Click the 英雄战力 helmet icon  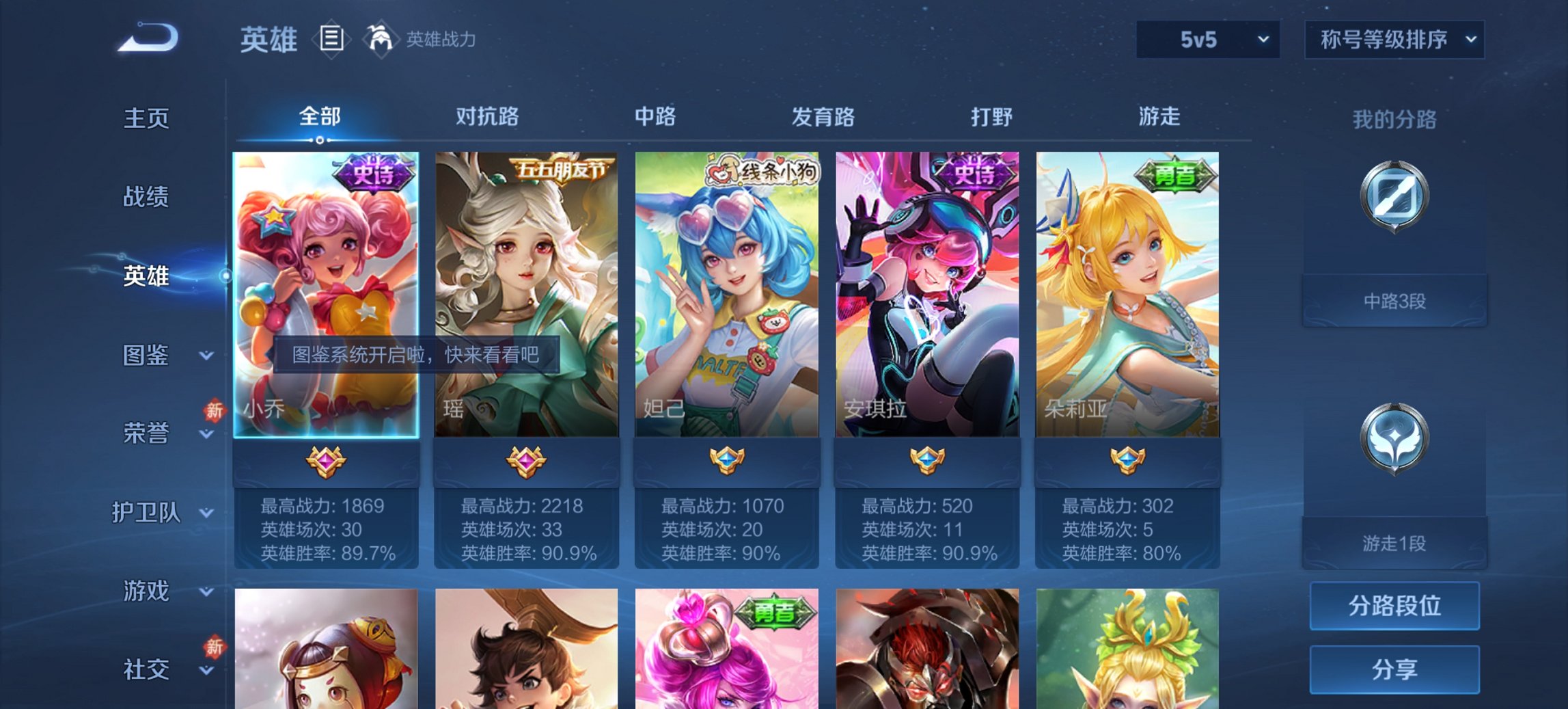pyautogui.click(x=381, y=40)
